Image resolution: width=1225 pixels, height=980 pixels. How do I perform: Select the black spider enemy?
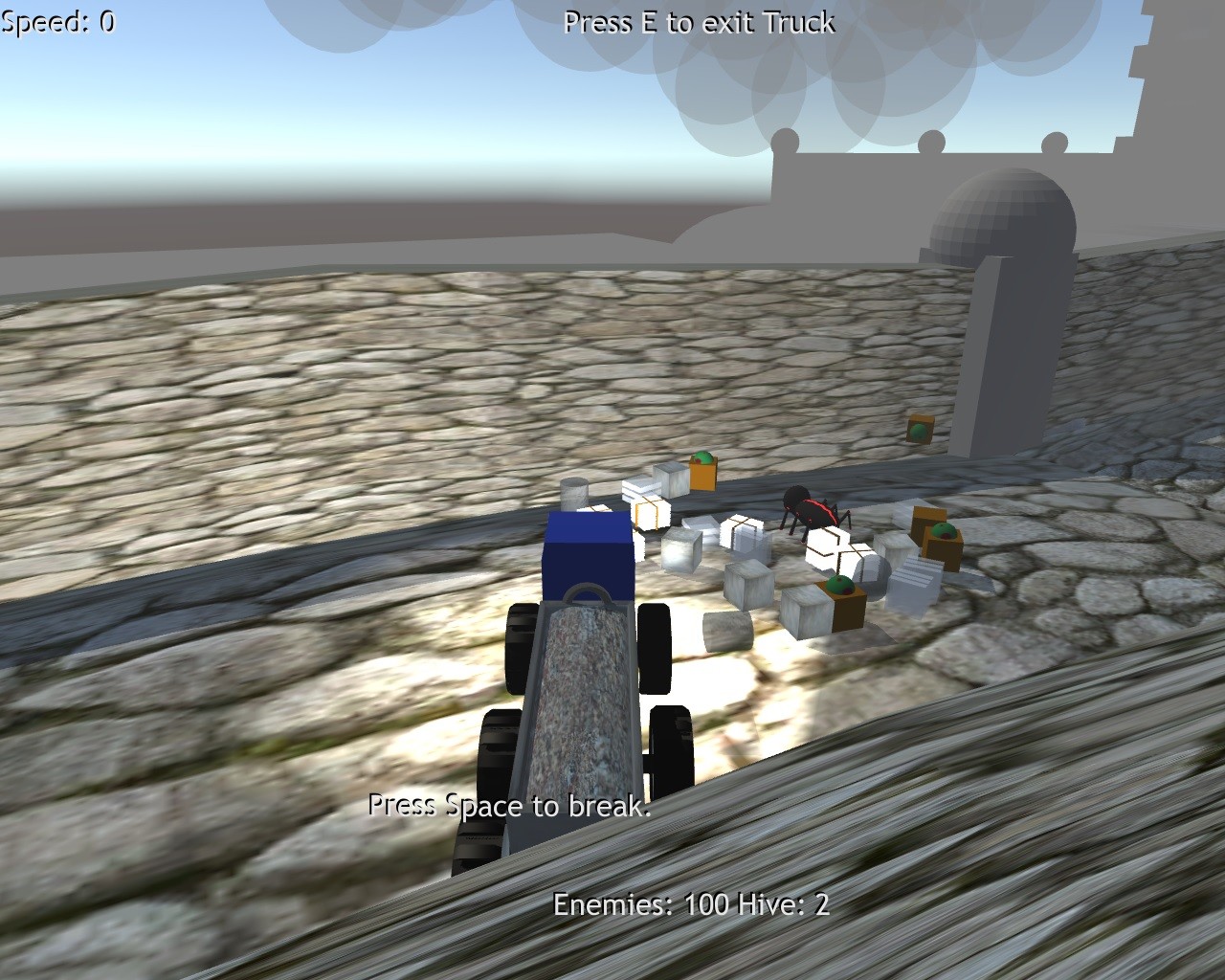point(812,512)
